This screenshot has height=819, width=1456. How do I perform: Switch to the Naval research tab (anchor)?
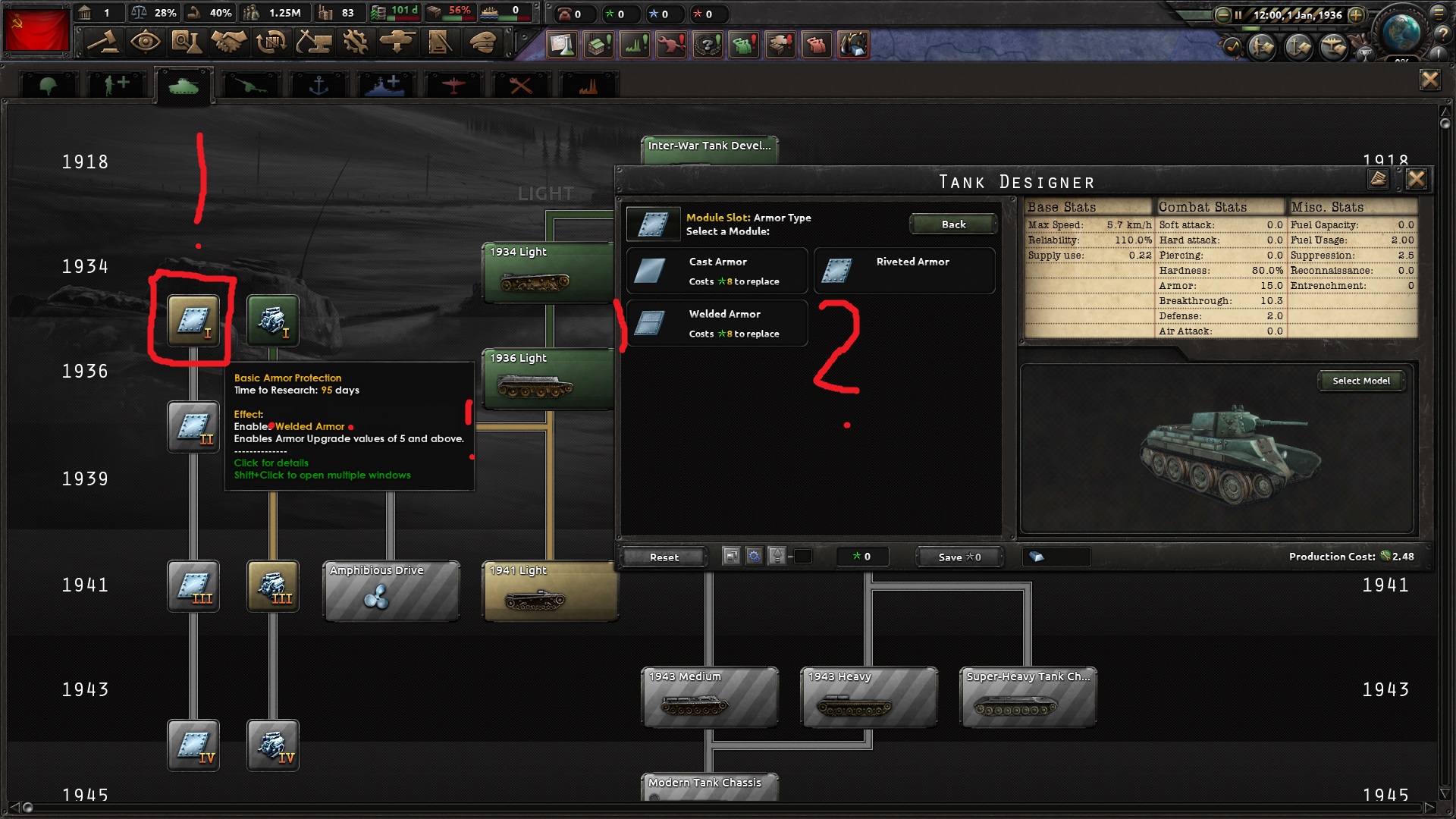click(x=318, y=83)
